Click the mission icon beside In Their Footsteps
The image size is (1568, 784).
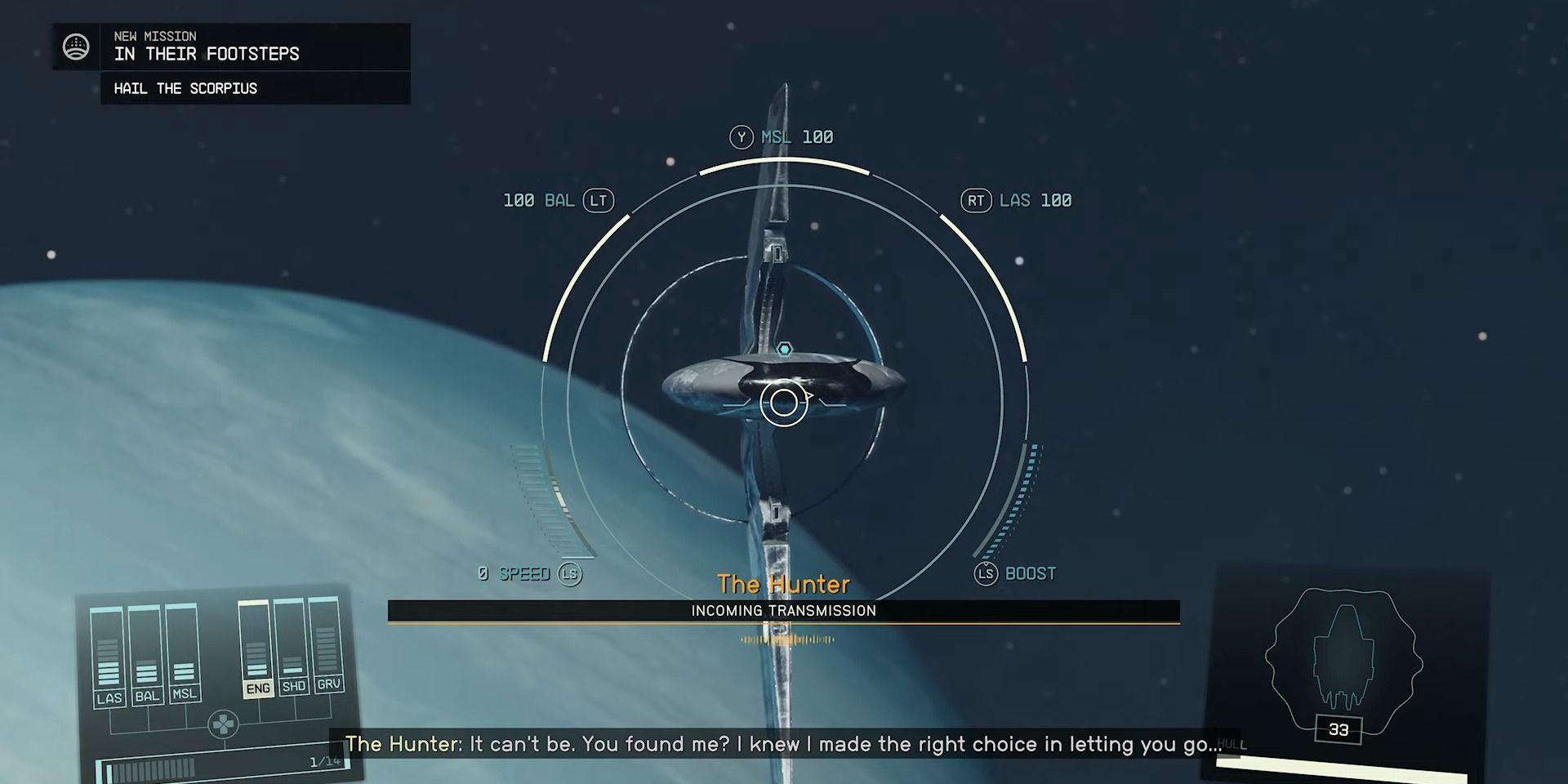tap(76, 48)
